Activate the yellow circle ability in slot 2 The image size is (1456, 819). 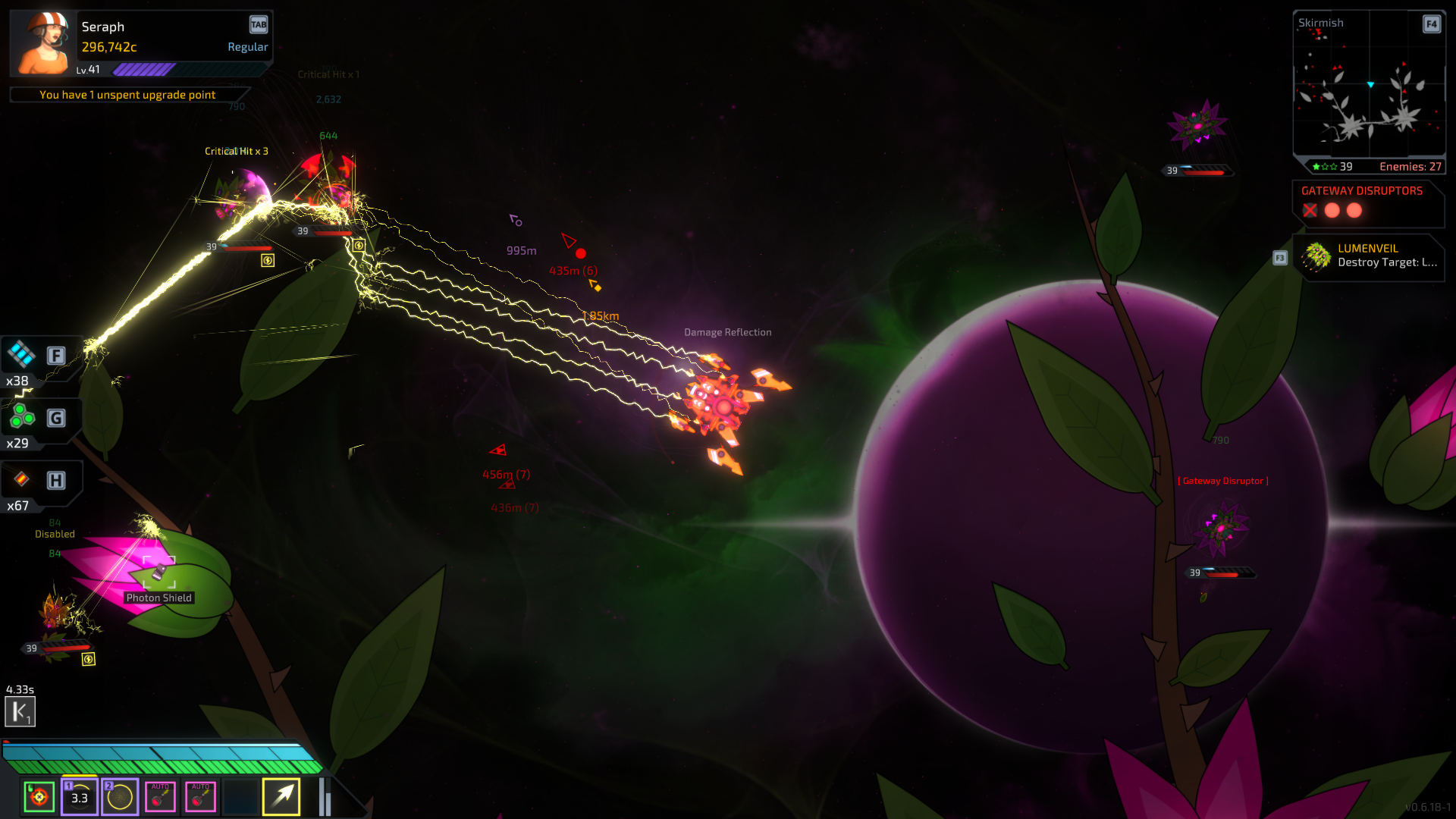(119, 797)
